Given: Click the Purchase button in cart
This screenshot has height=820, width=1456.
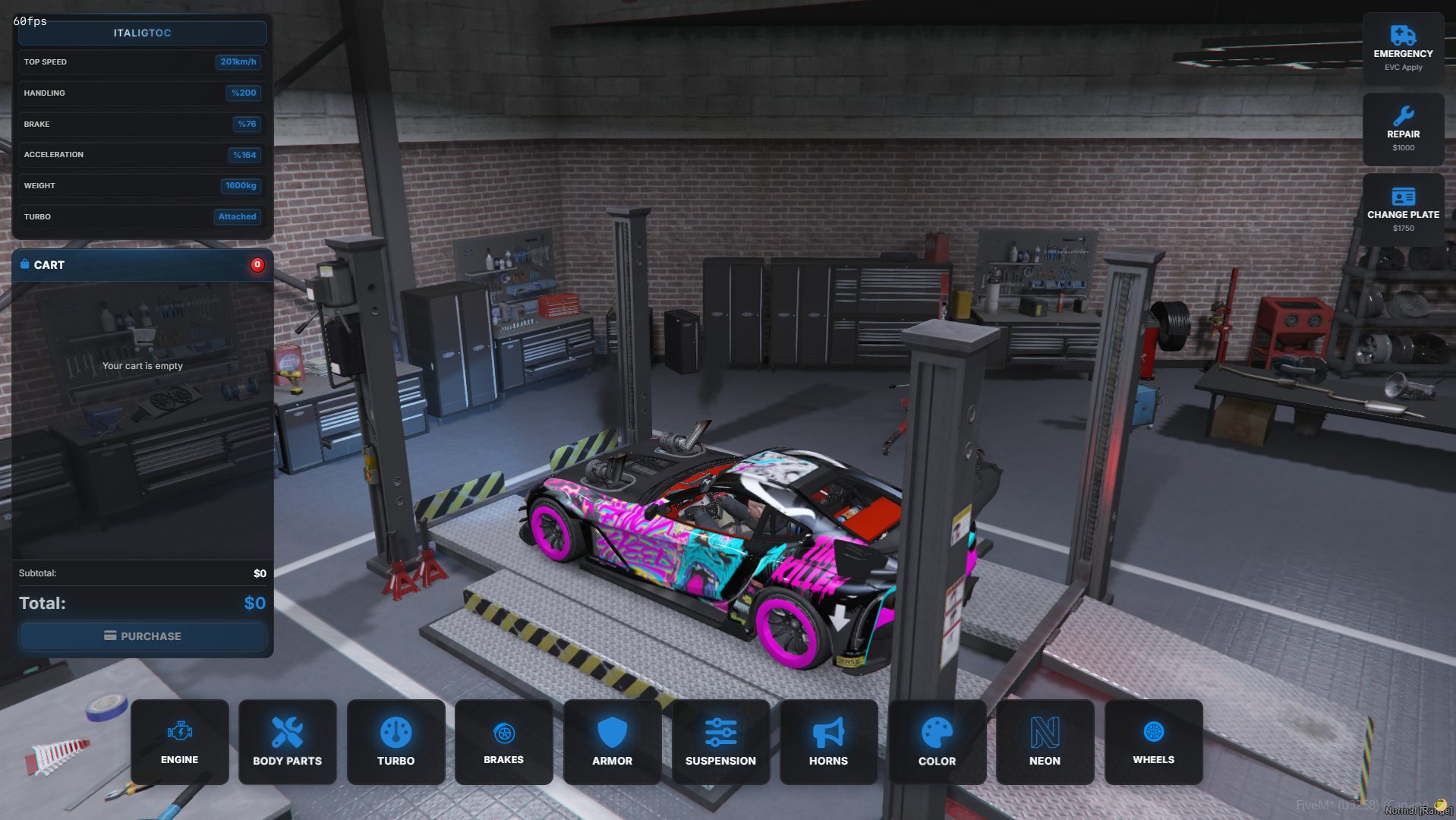Looking at the screenshot, I should coord(143,636).
